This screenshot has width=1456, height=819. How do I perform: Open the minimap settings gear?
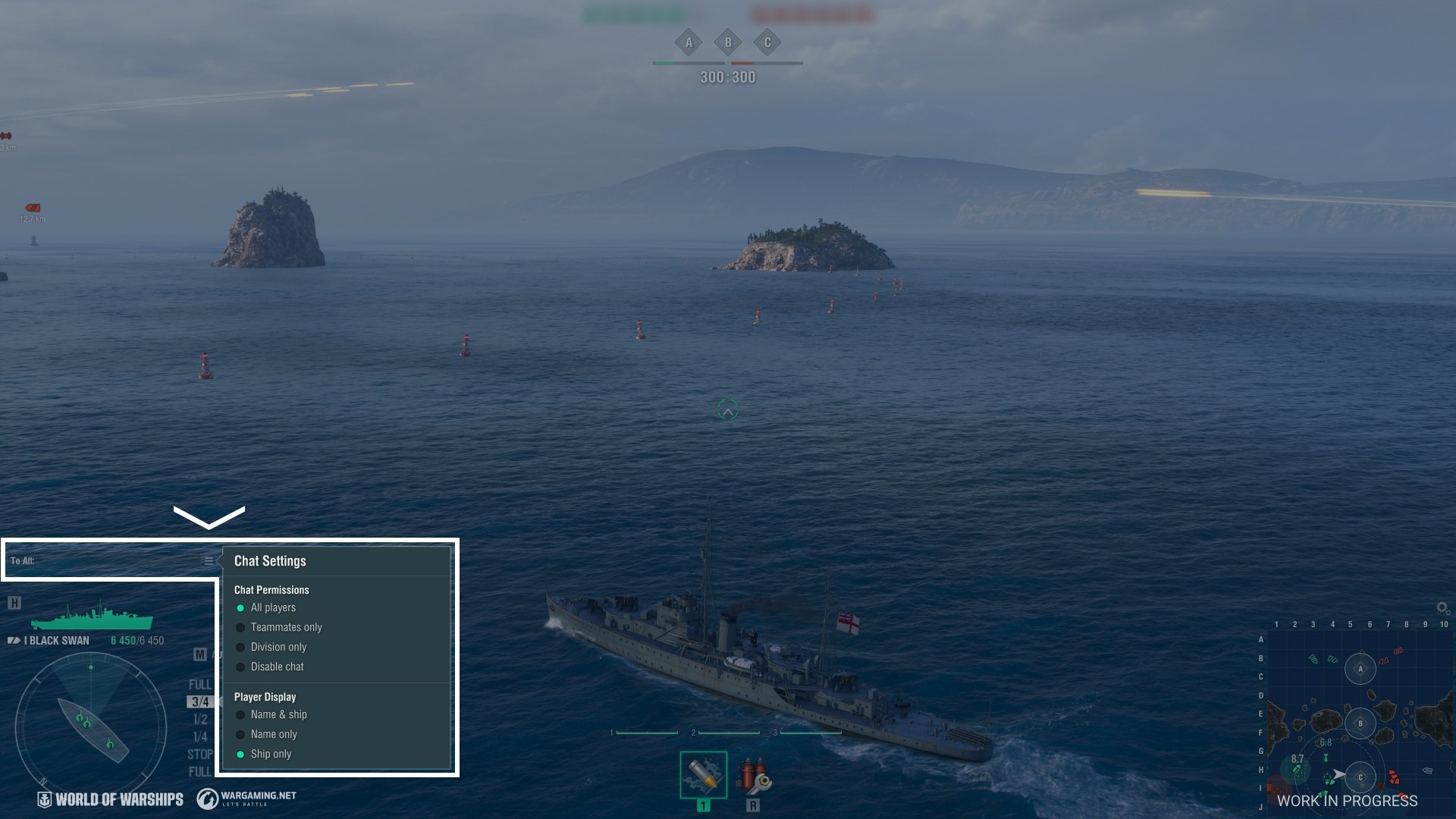tap(1442, 607)
